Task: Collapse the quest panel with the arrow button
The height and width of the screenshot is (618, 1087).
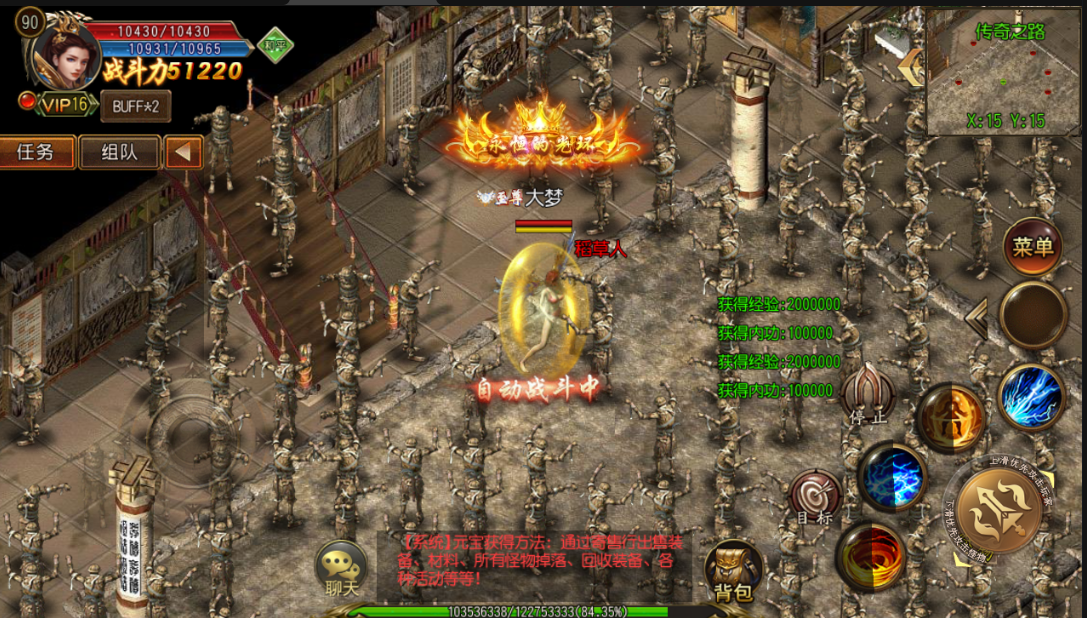Action: [183, 152]
